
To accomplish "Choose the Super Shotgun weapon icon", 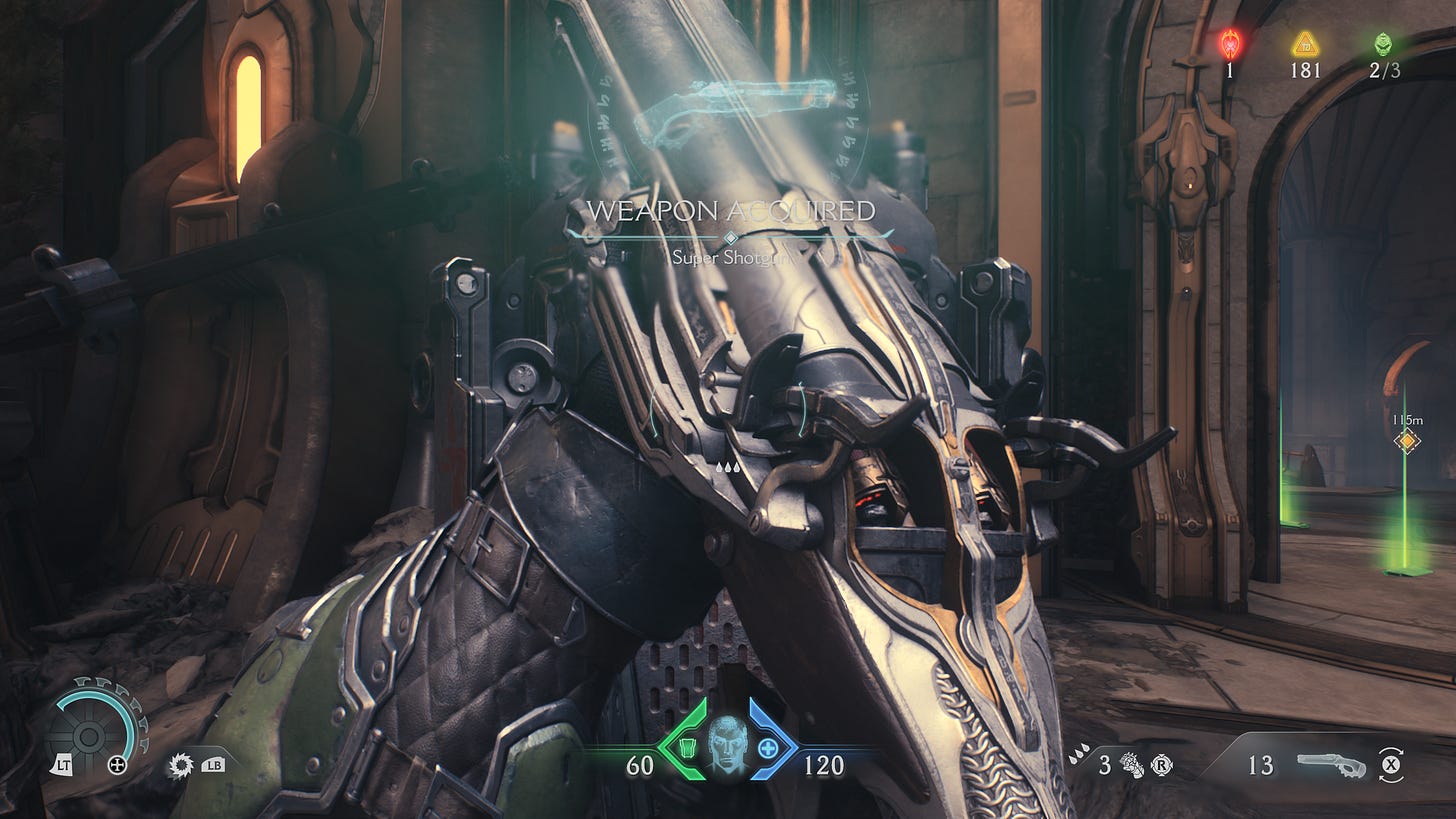I will click(1331, 765).
